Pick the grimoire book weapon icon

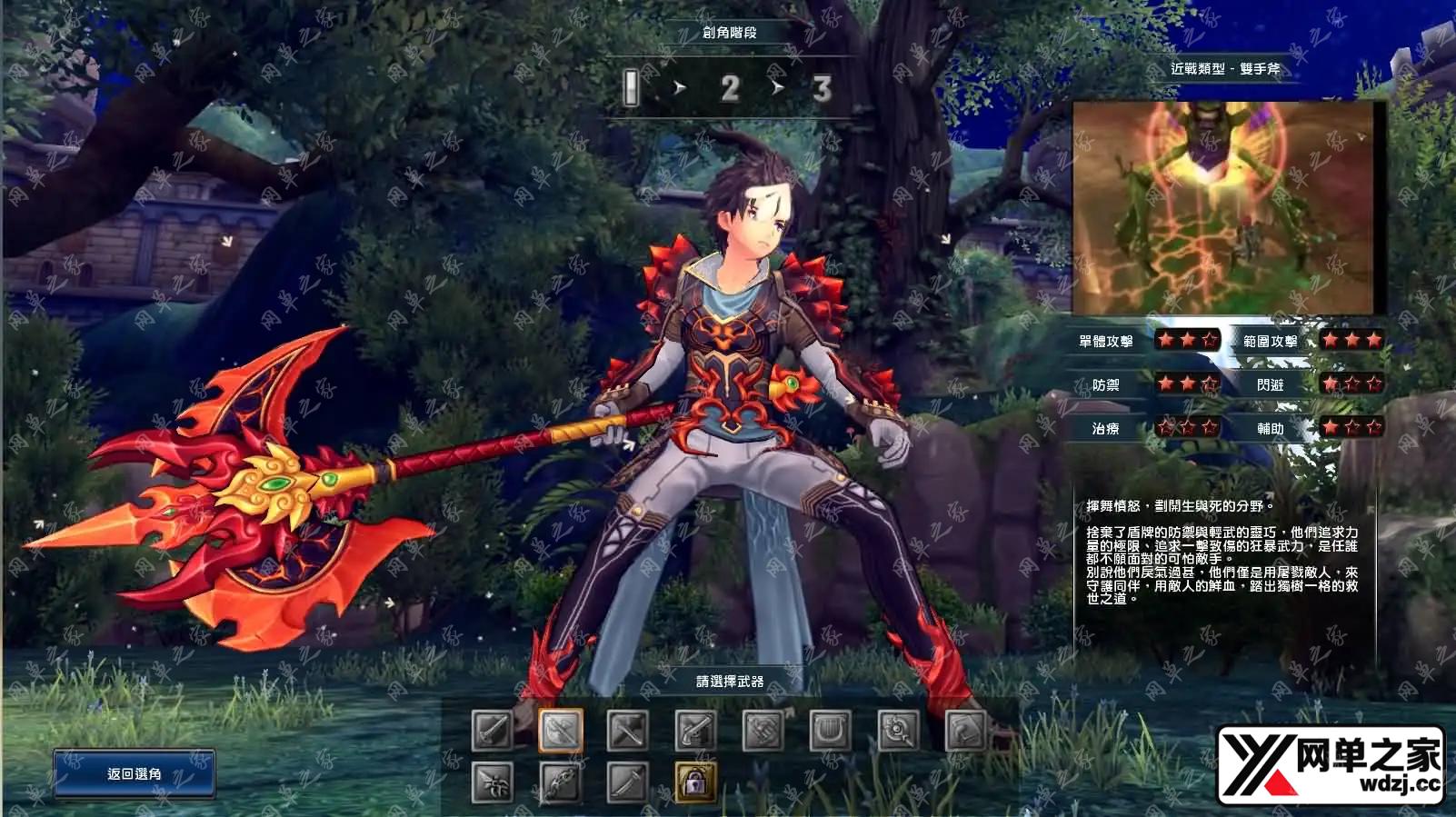click(x=966, y=730)
